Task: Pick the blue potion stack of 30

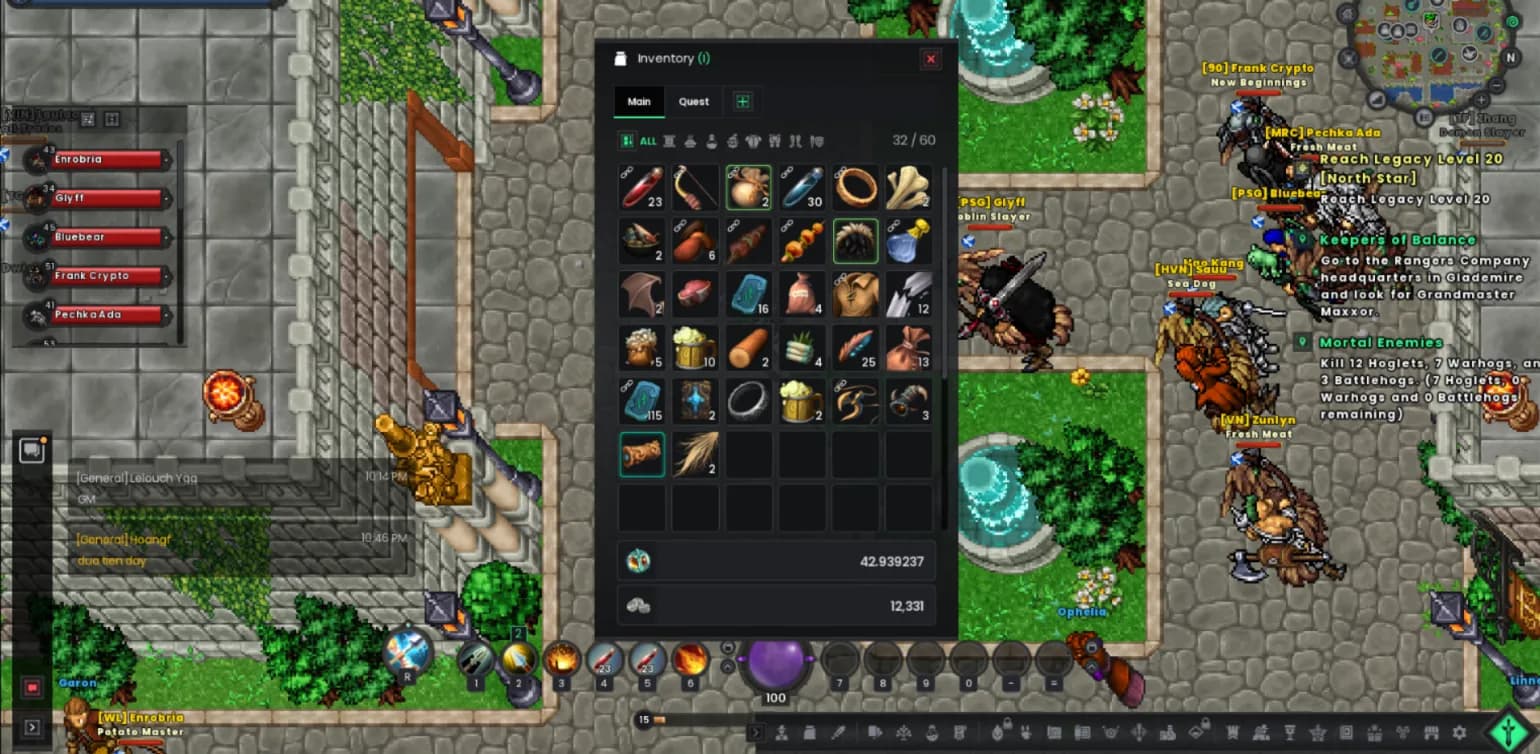Action: (802, 188)
